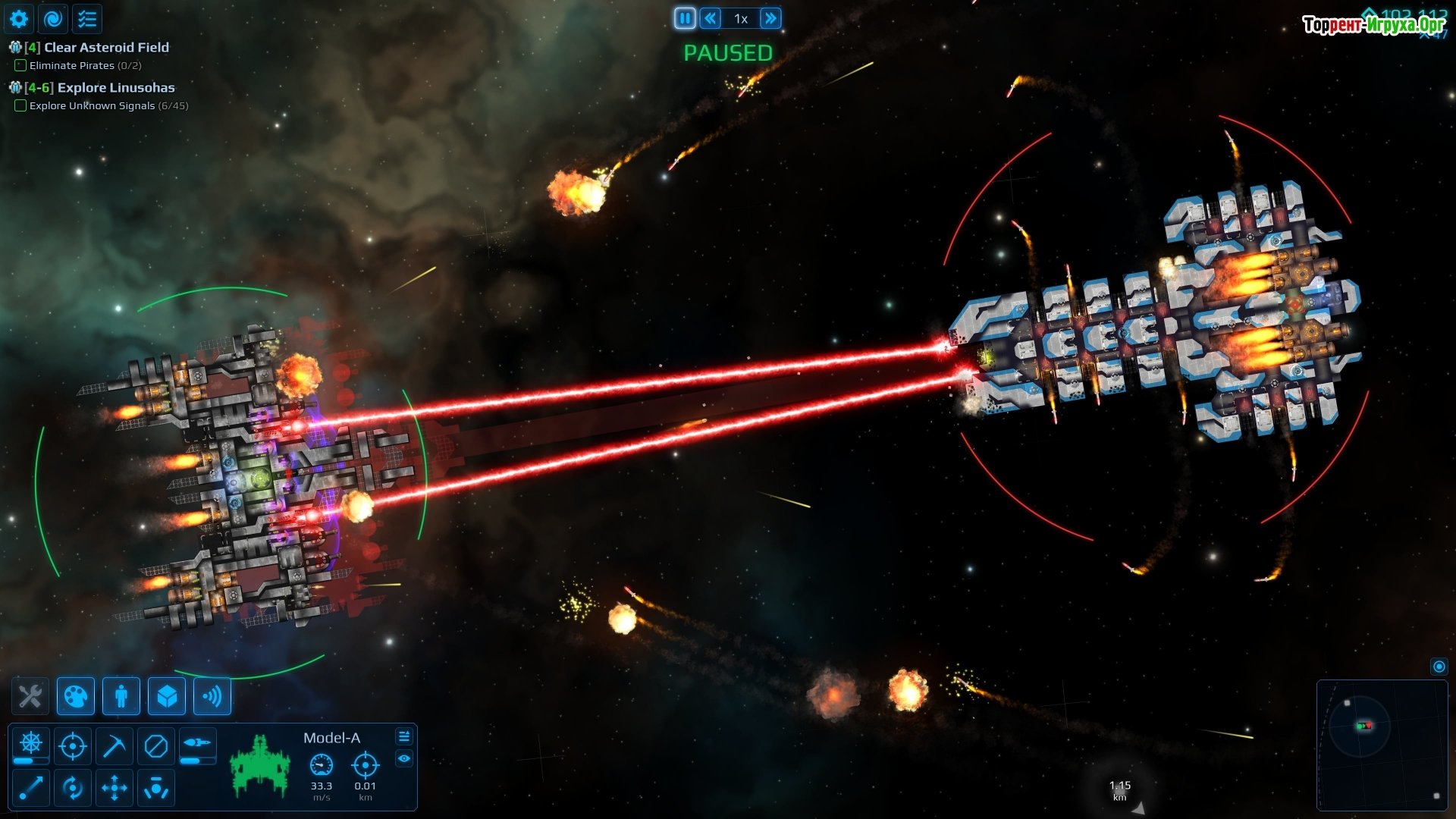Open the missions checklist
The width and height of the screenshot is (1456, 819).
coord(87,19)
